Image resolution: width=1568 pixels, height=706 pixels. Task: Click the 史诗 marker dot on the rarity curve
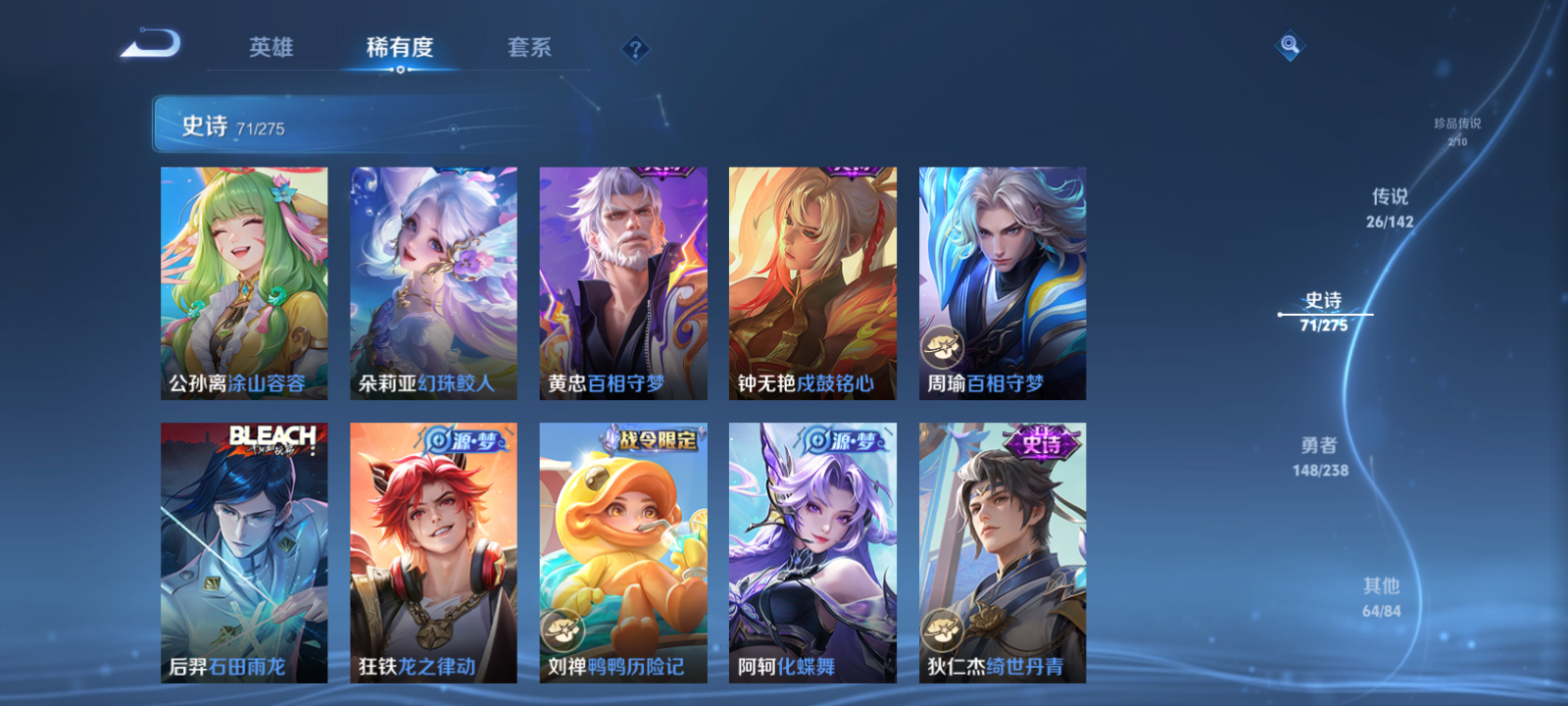pos(1282,314)
